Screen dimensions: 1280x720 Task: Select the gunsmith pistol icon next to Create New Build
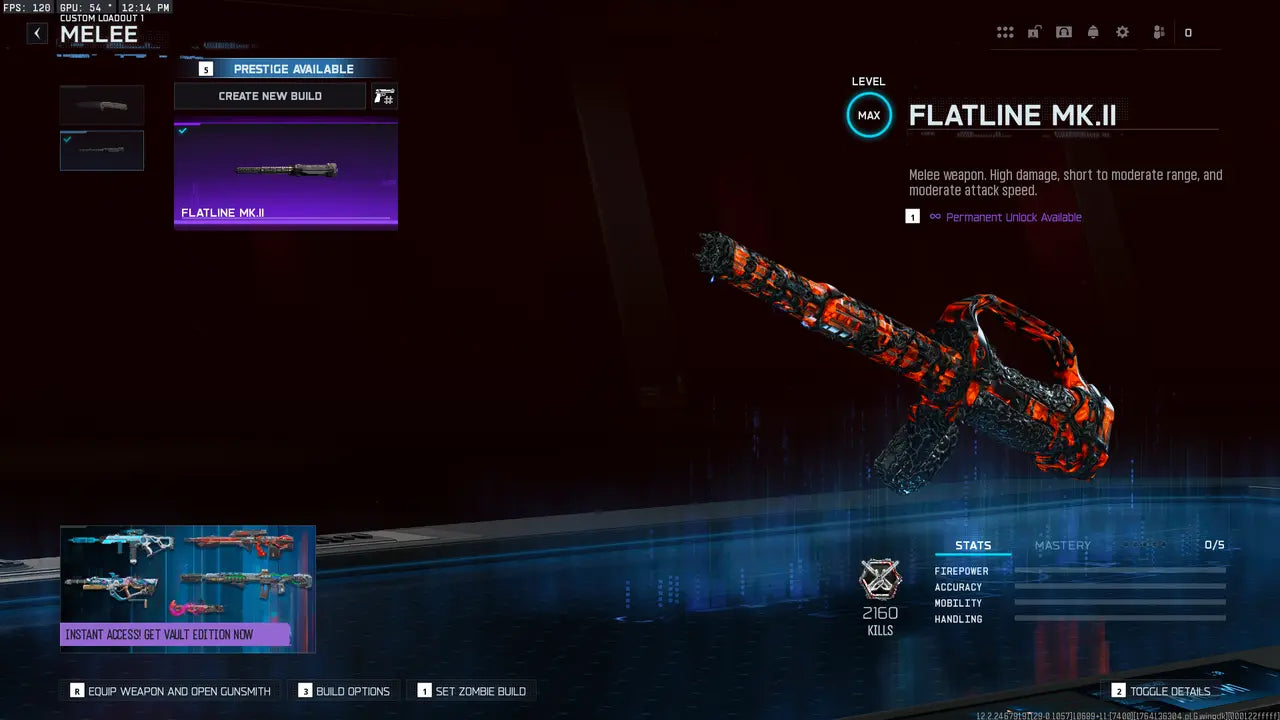coord(384,96)
